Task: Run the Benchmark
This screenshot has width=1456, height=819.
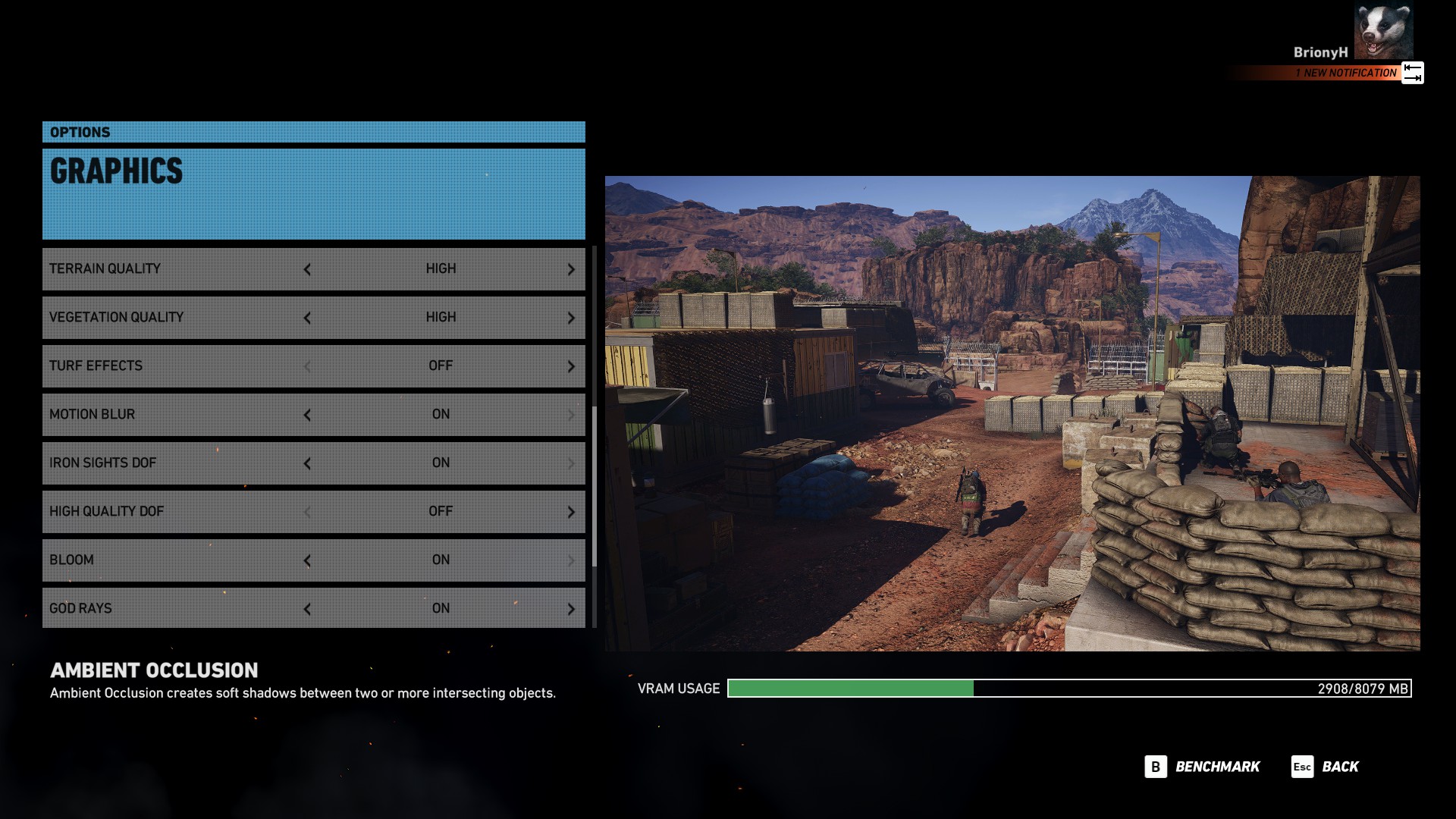Action: [x=1202, y=767]
